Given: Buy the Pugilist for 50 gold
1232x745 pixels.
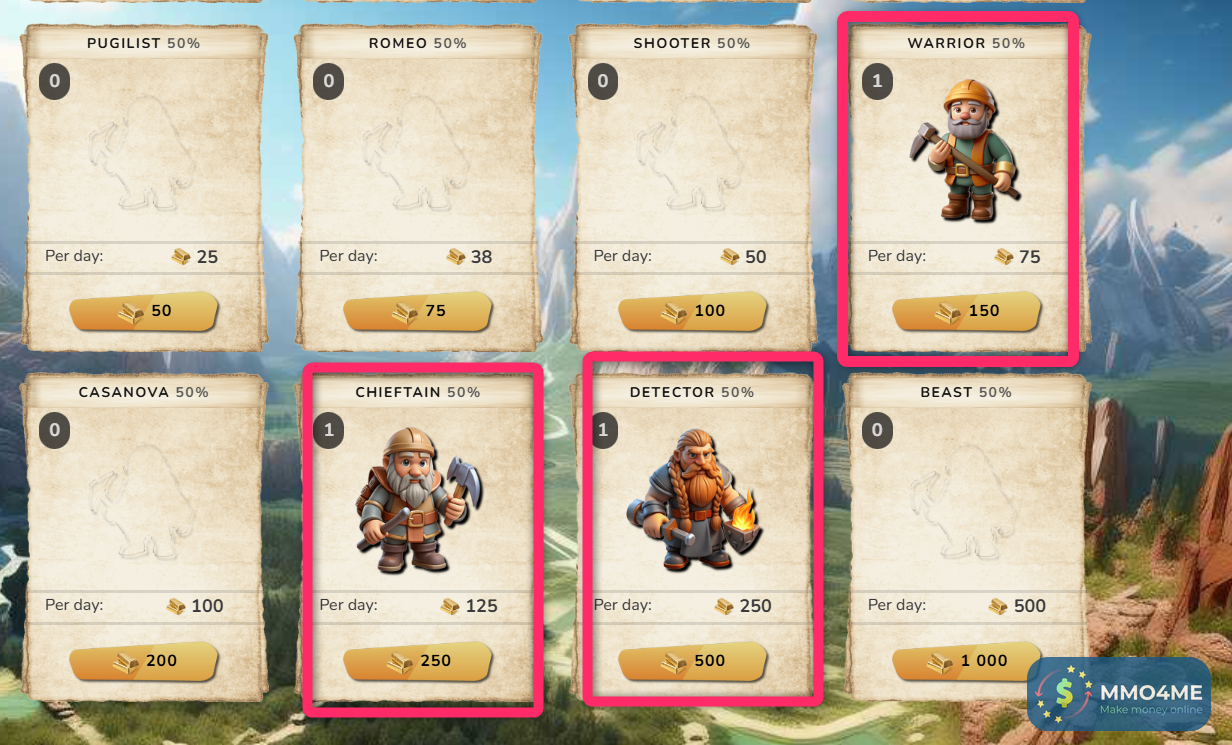Looking at the screenshot, I should tap(144, 311).
